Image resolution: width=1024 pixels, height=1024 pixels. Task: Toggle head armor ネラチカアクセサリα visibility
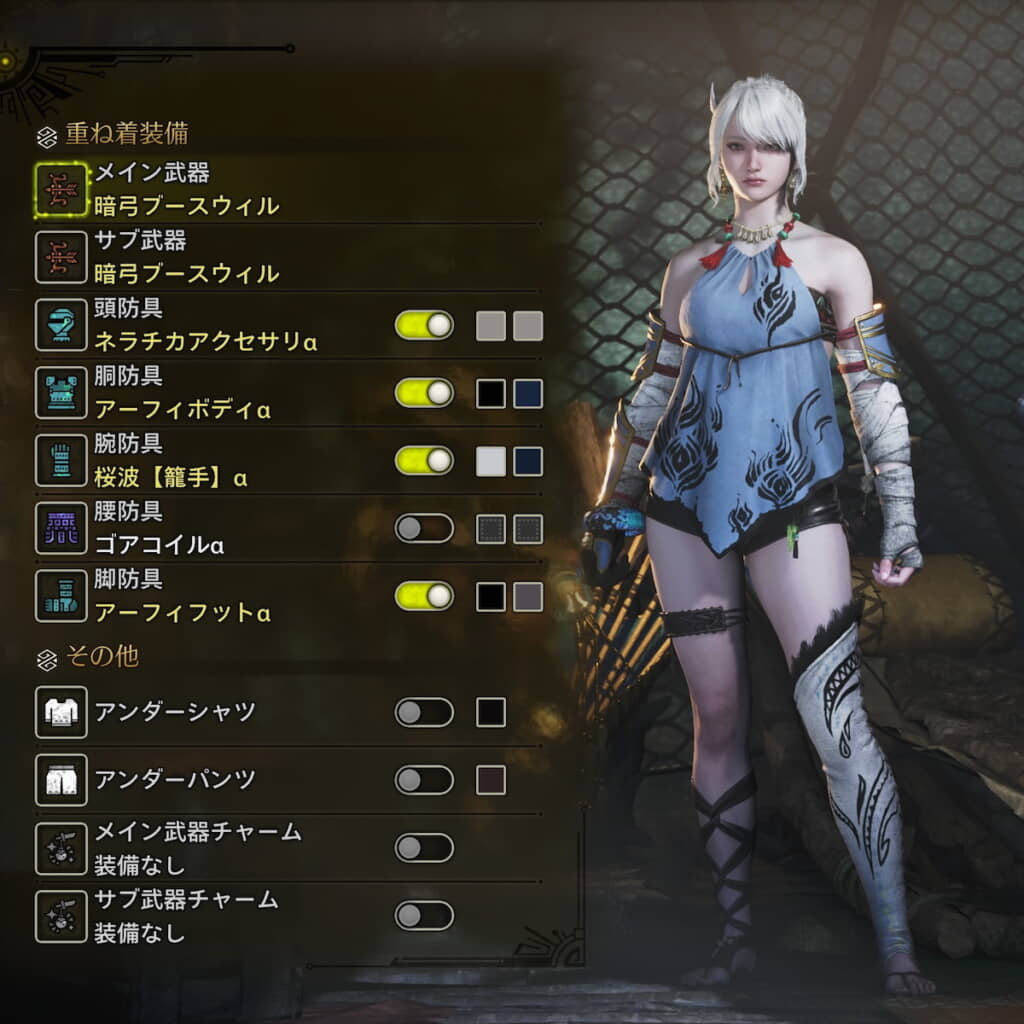tap(424, 325)
